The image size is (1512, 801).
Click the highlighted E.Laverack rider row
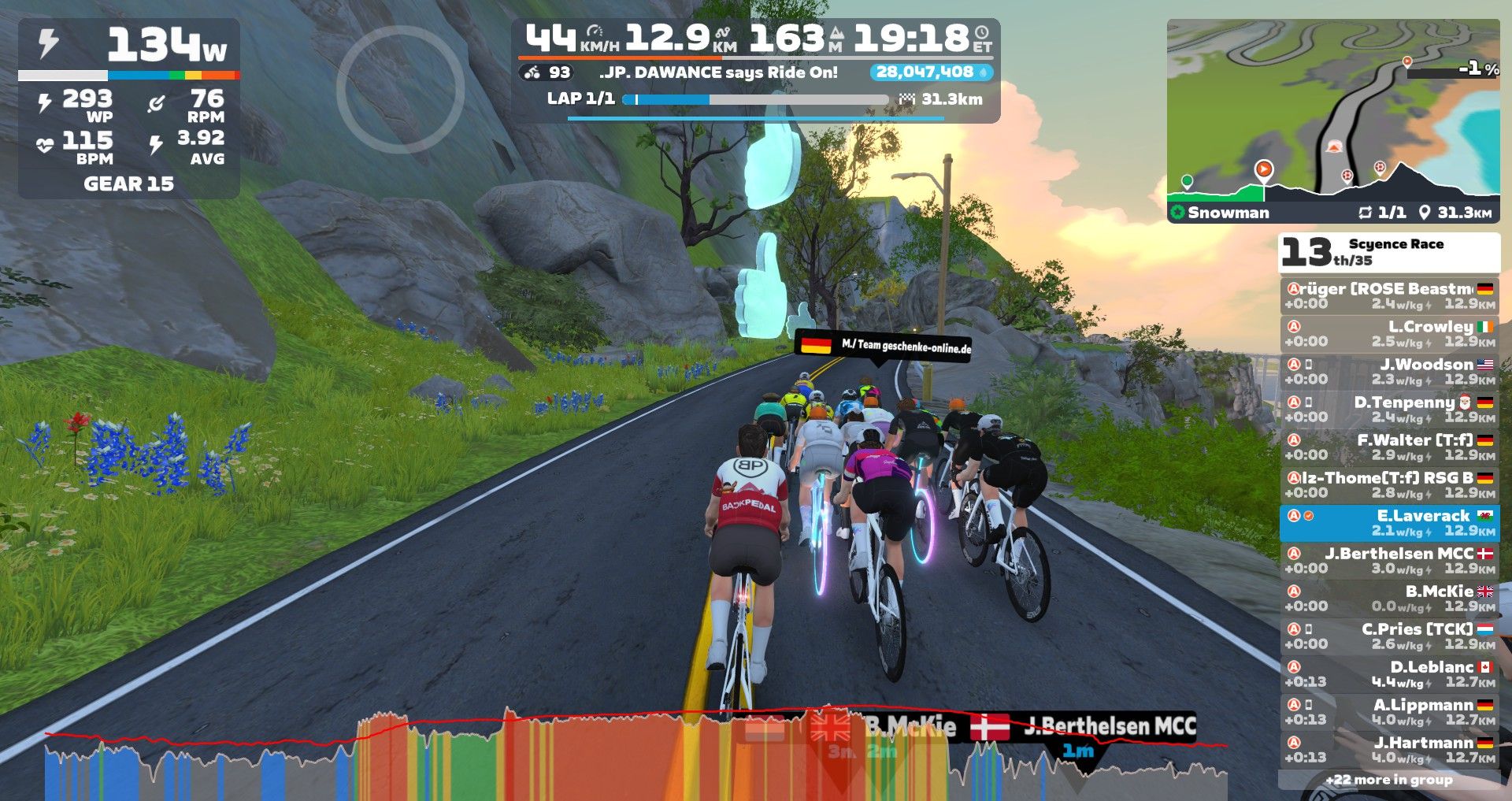click(x=1389, y=522)
